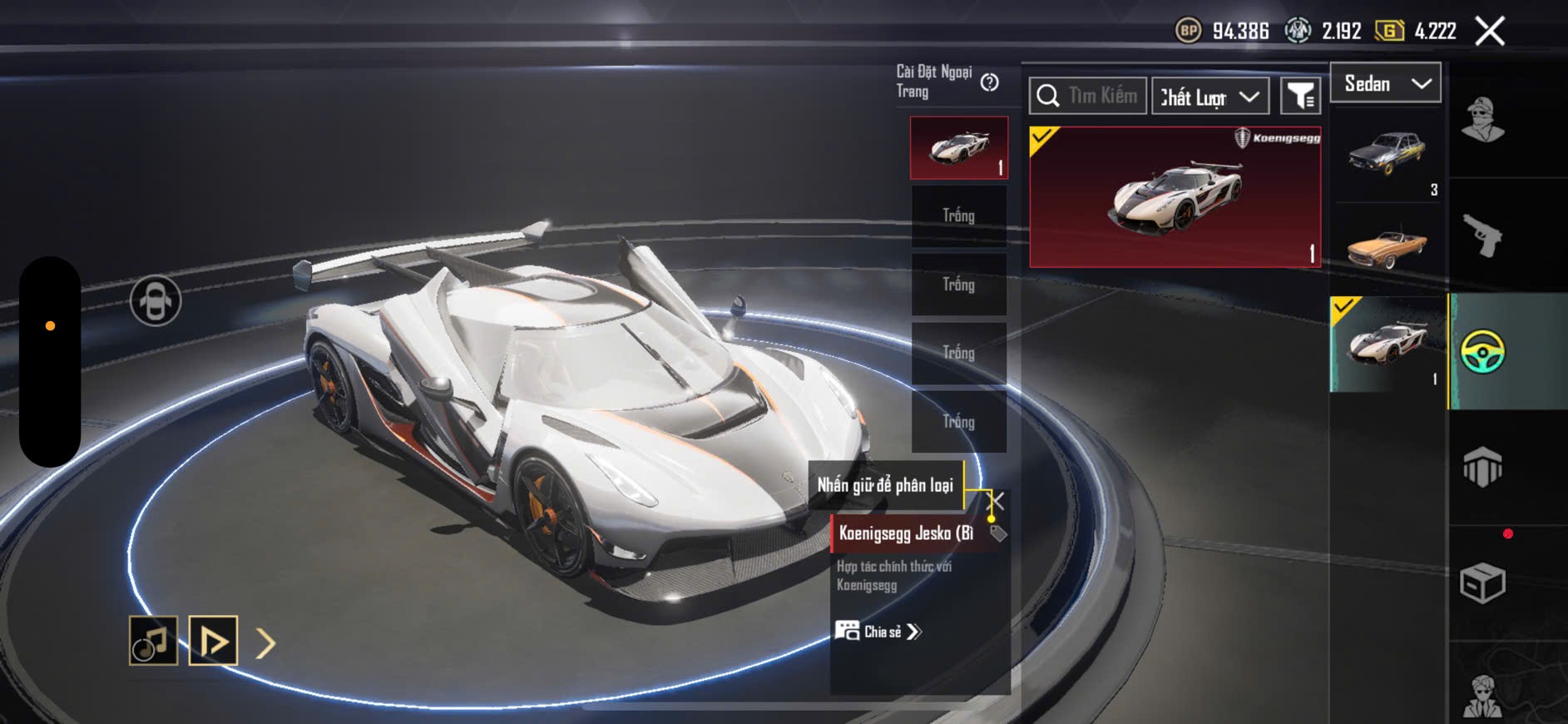Open the supply crate category tab

click(x=1482, y=583)
